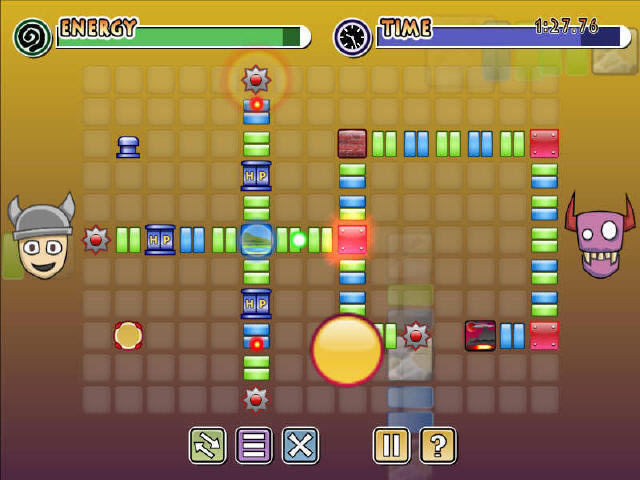Select the purple horizontal bars button
This screenshot has width=640, height=480.
tap(254, 444)
